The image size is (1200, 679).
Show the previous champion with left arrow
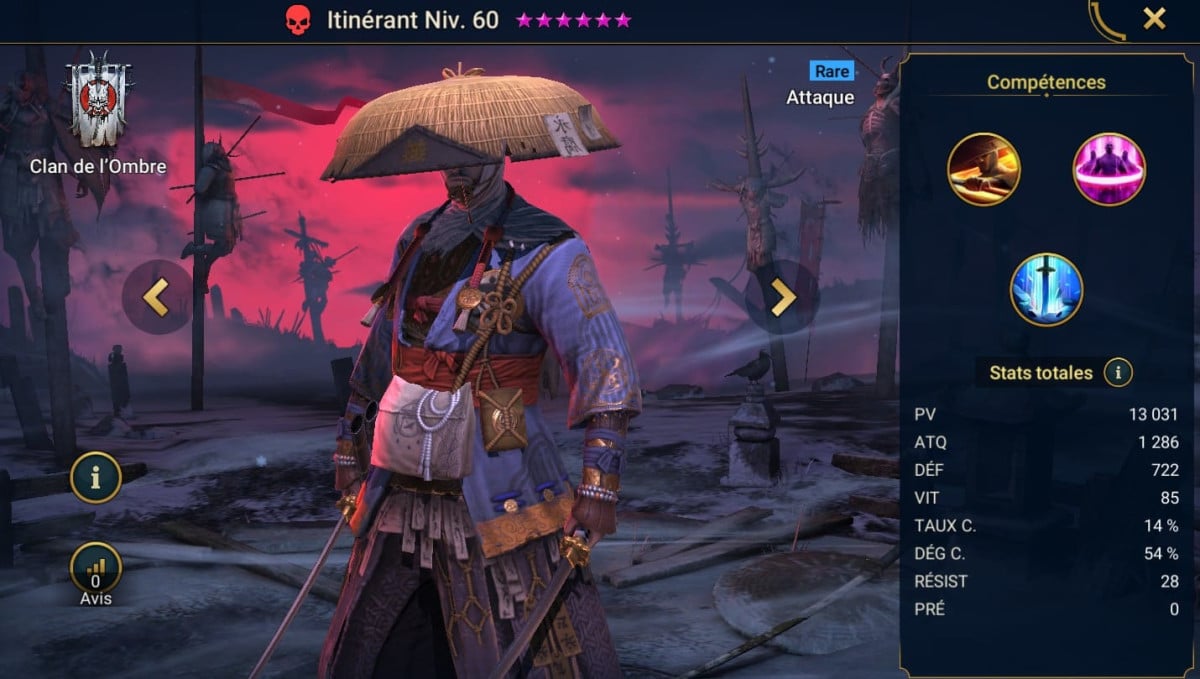tap(156, 297)
